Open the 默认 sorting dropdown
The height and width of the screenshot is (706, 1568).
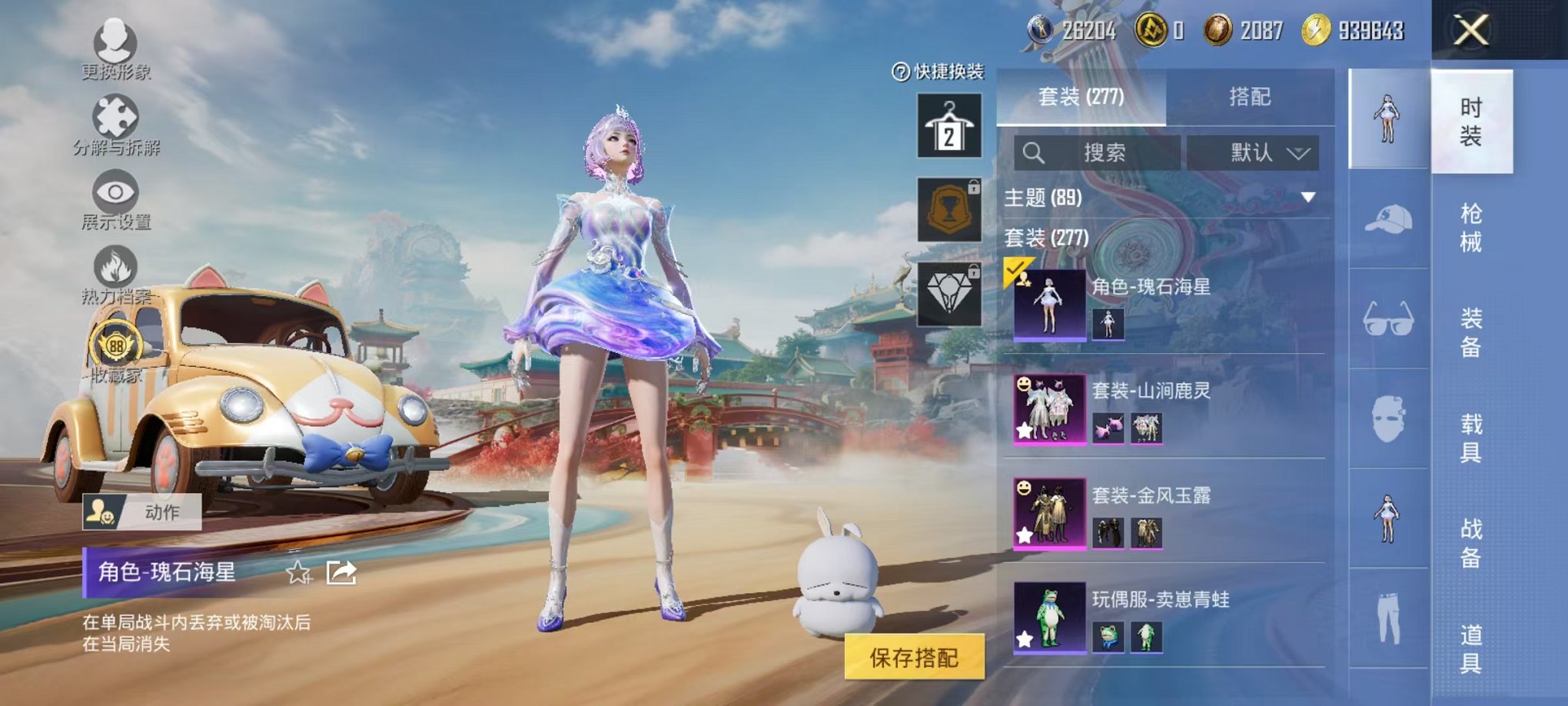1254,152
